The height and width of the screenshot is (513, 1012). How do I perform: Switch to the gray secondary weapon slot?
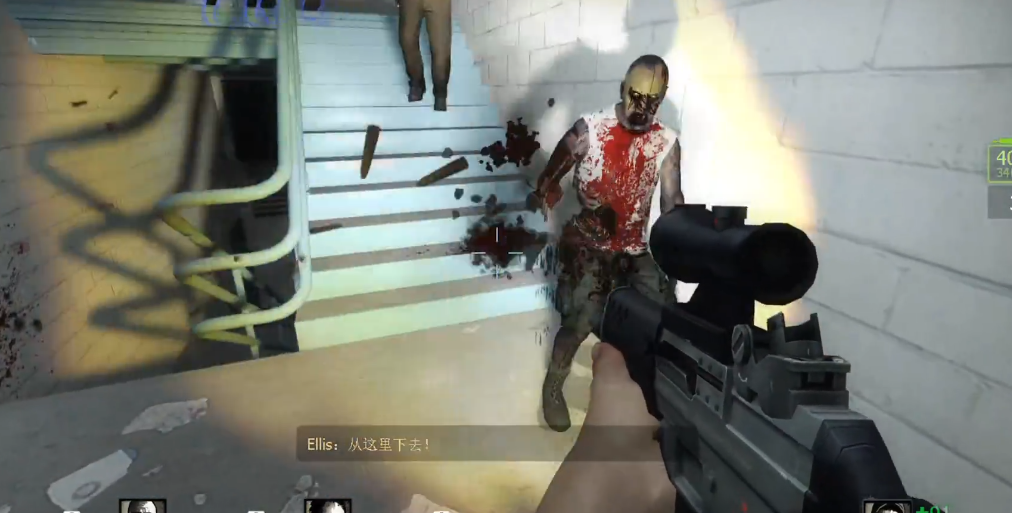click(1001, 203)
